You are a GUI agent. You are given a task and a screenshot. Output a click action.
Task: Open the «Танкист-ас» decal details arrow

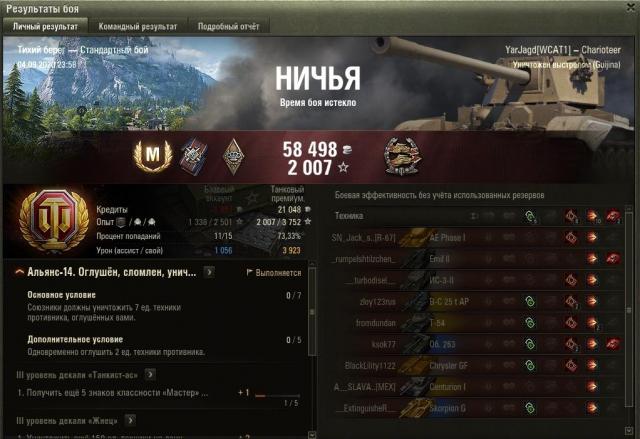pyautogui.click(x=147, y=374)
